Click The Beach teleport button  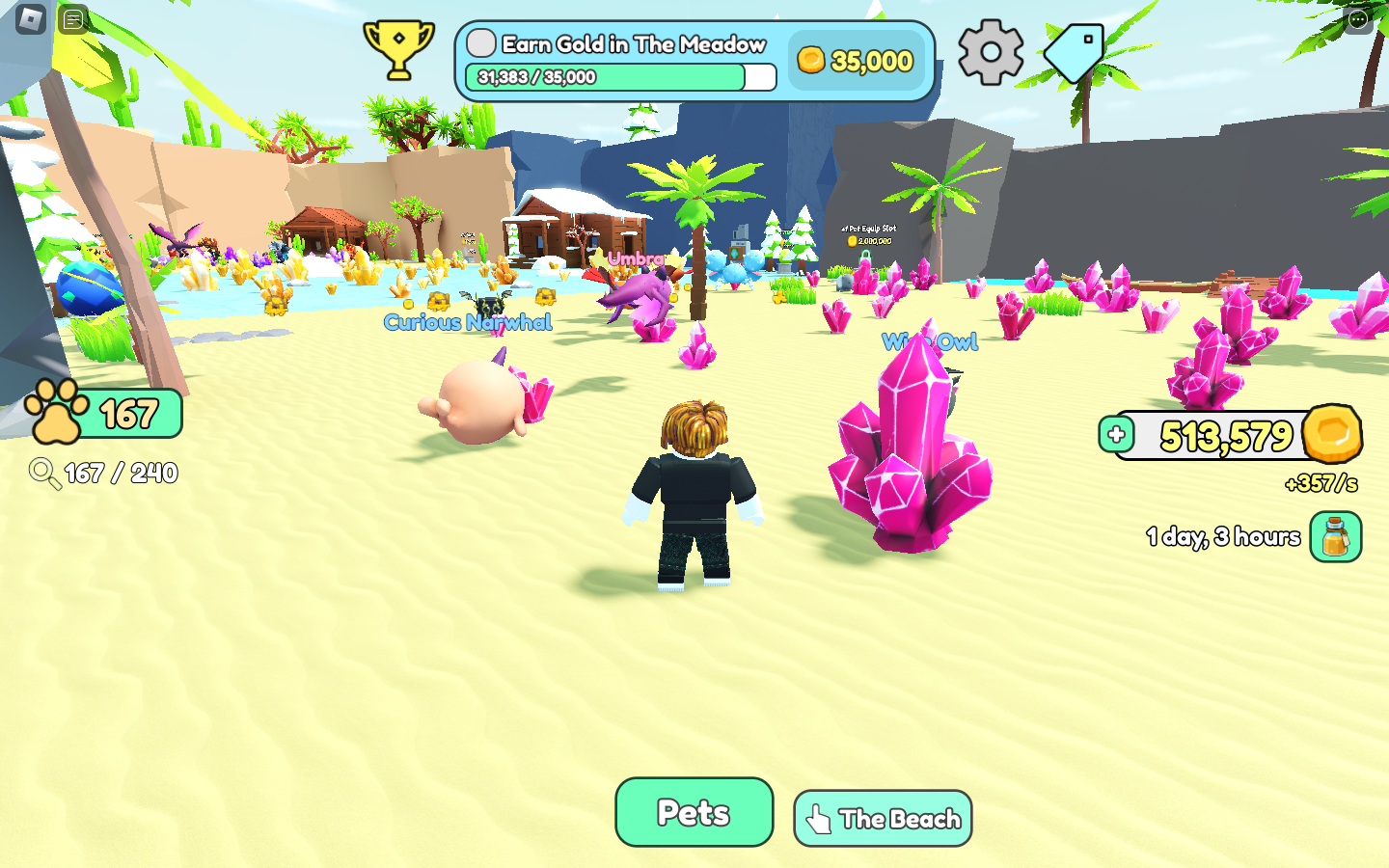882,818
